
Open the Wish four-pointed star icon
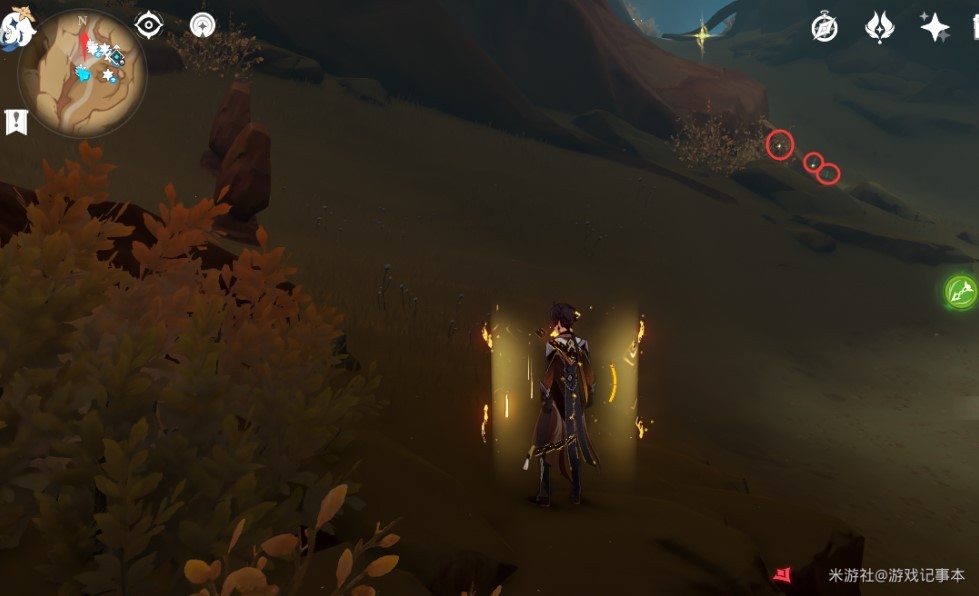(935, 27)
